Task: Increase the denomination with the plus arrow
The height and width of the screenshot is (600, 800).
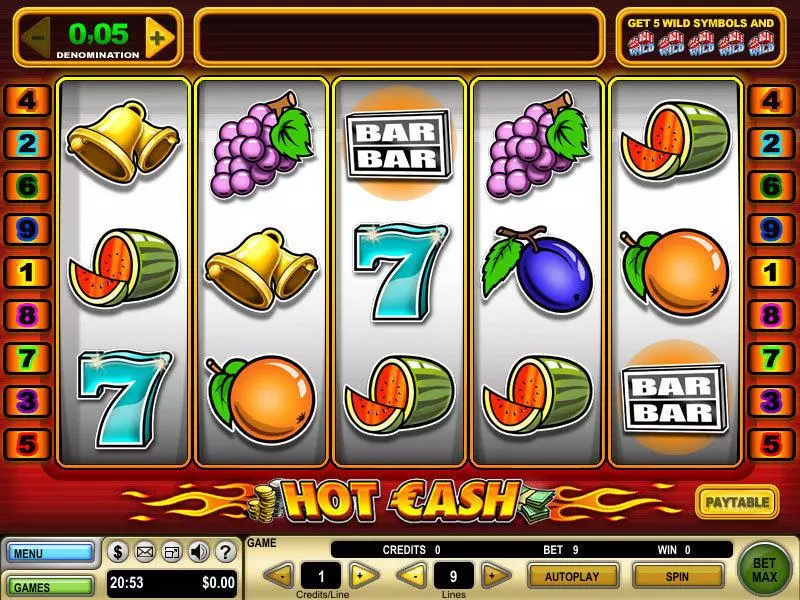Action: pyautogui.click(x=158, y=38)
